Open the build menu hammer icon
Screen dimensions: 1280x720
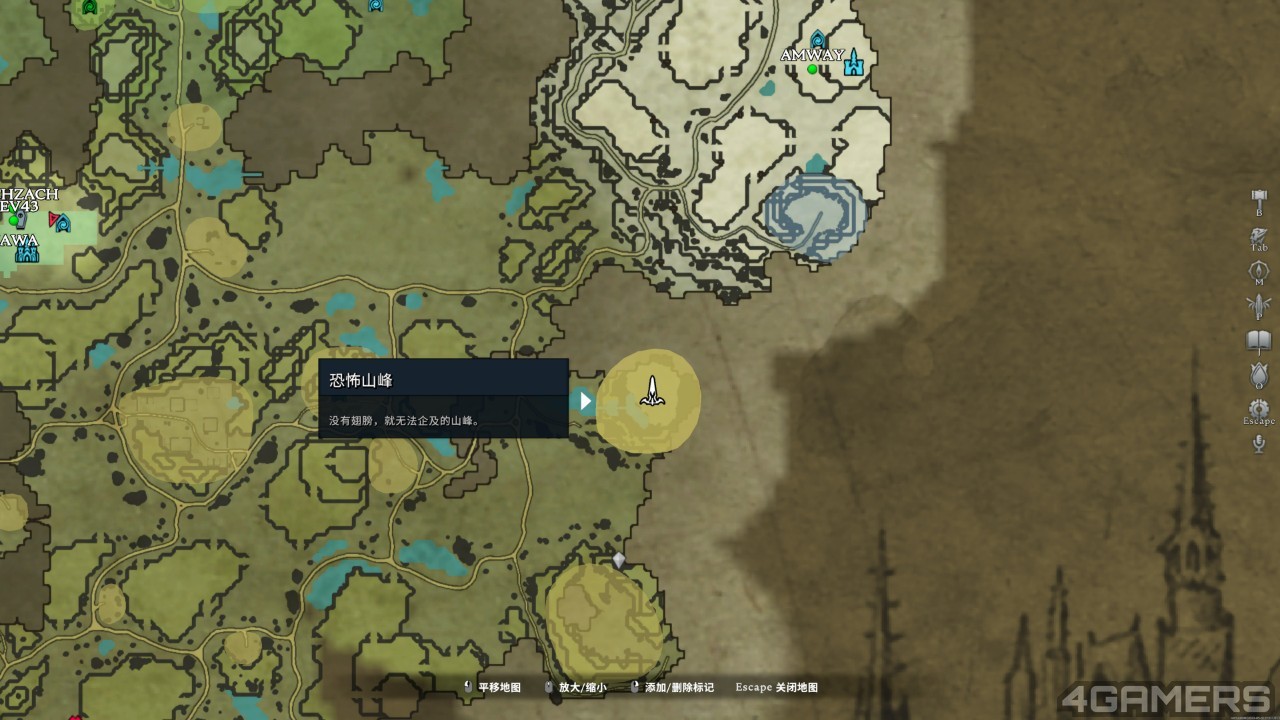(1259, 197)
